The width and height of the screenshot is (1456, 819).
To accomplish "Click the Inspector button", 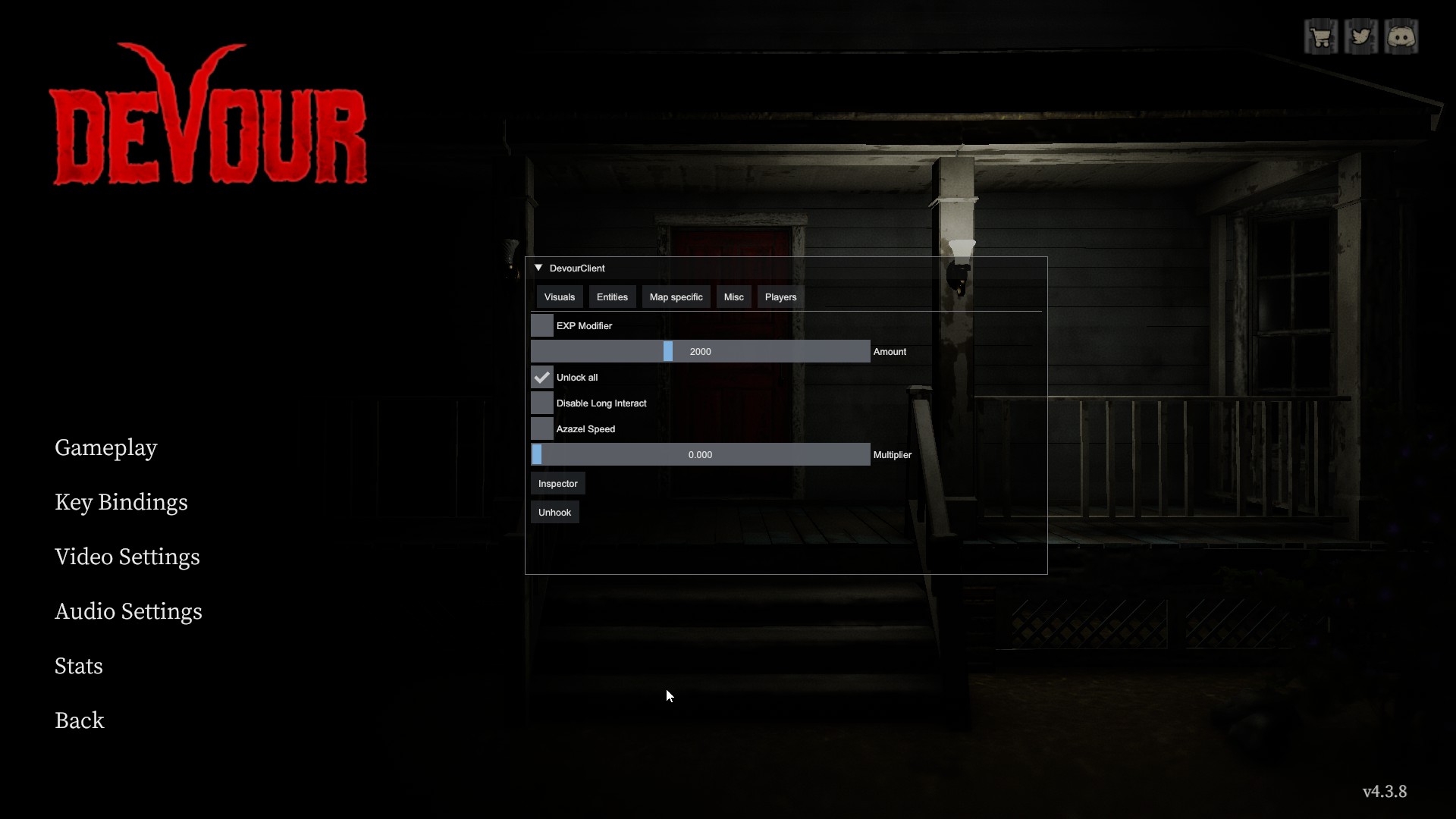I will pos(557,483).
